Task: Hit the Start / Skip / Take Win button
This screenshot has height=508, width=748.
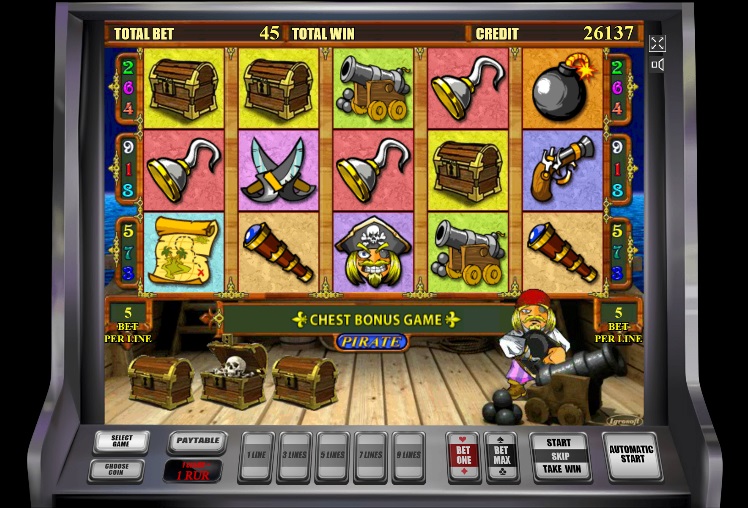Action: click(558, 456)
